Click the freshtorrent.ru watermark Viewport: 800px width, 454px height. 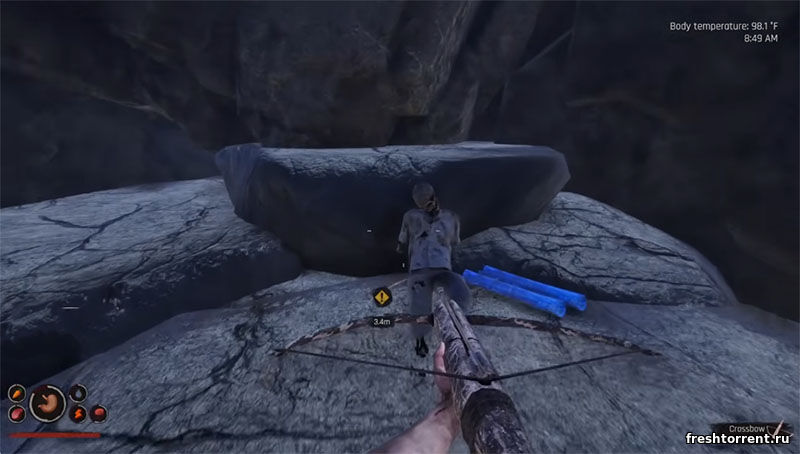(x=737, y=438)
